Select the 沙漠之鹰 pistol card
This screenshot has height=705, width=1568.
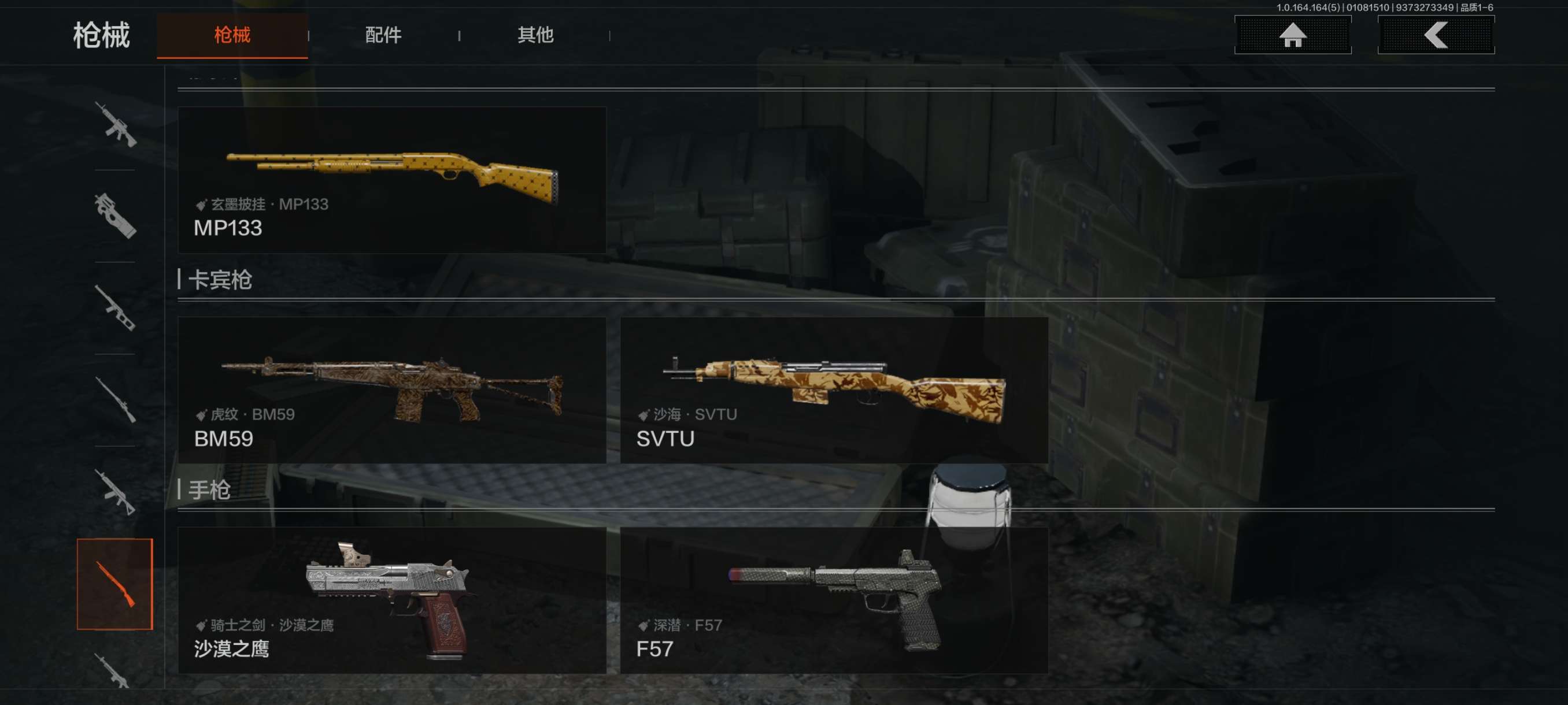(x=391, y=600)
